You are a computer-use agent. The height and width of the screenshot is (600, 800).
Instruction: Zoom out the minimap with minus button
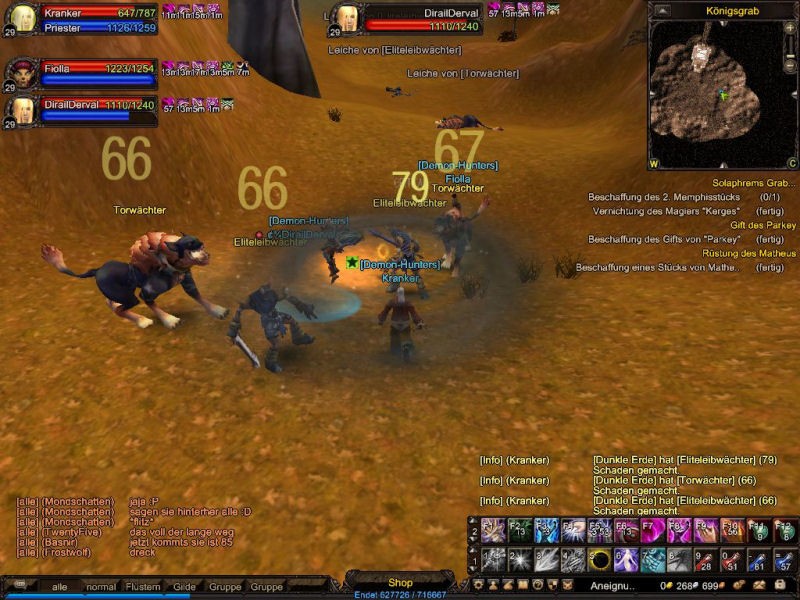point(790,67)
